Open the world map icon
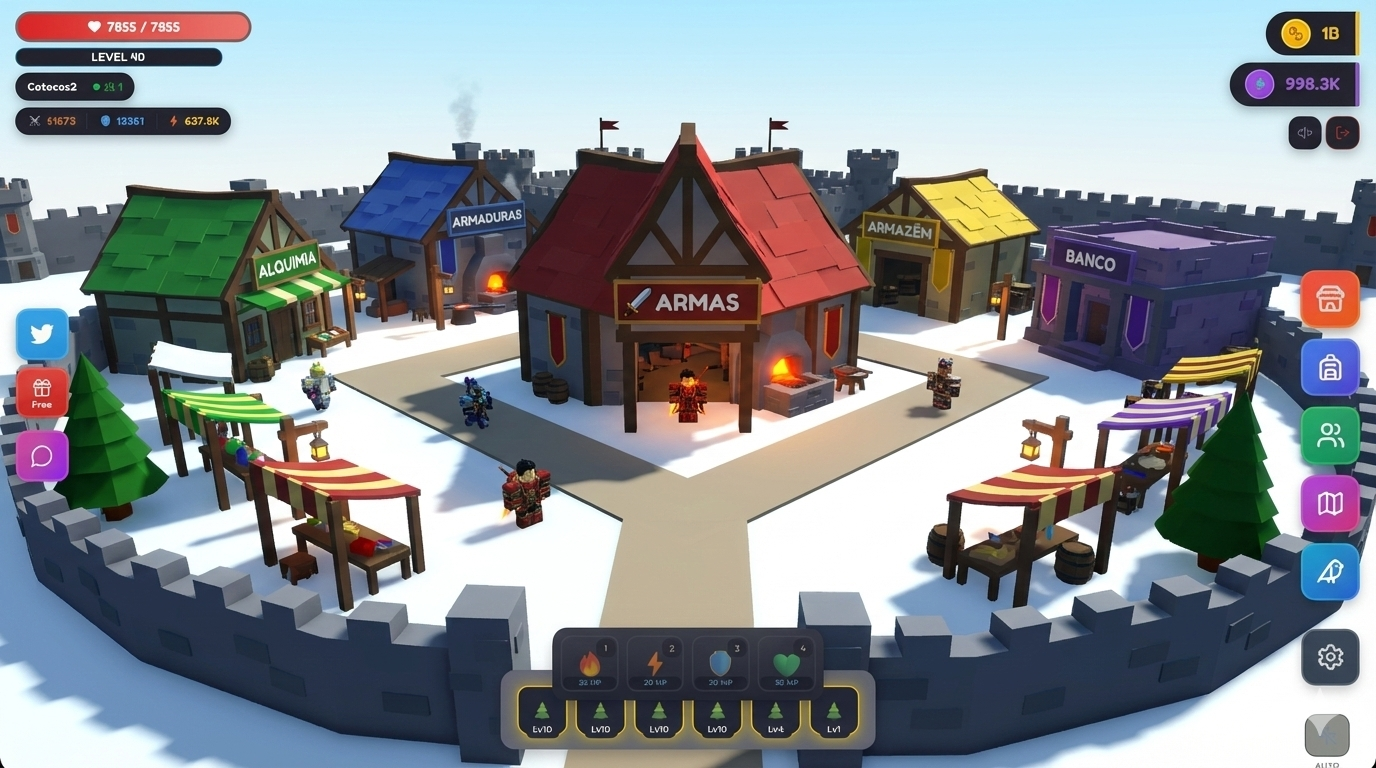Viewport: 1376px width, 768px height. point(1329,503)
